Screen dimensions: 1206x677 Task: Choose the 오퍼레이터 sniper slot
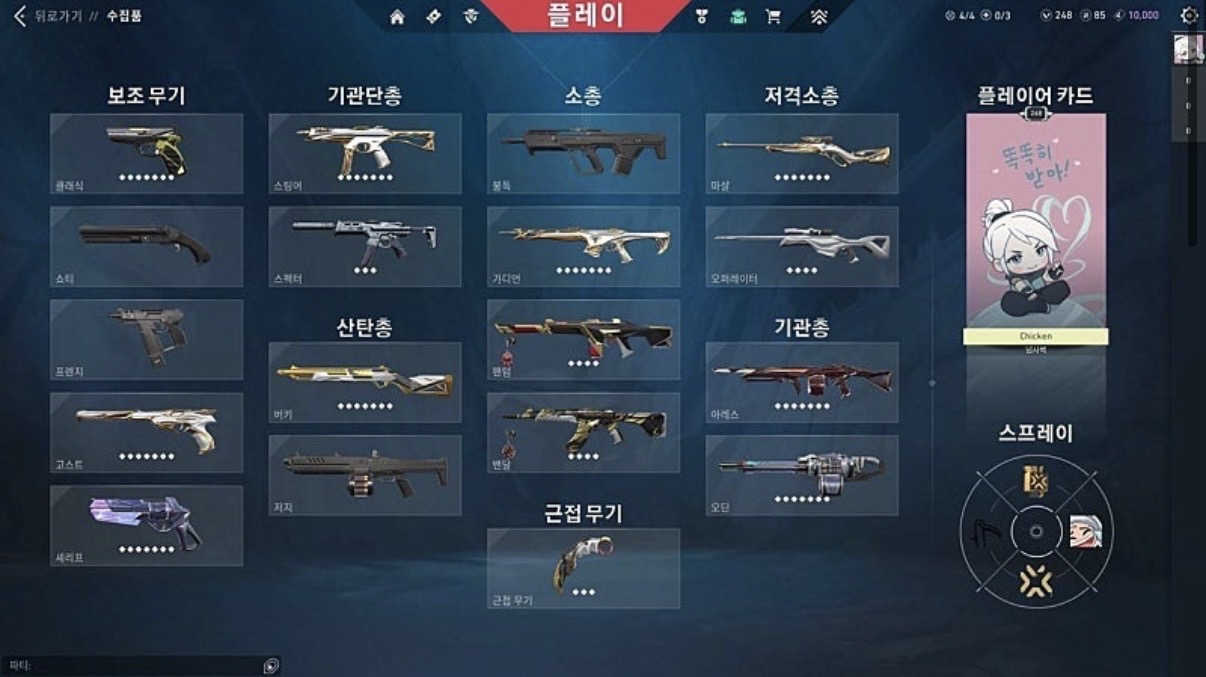pyautogui.click(x=802, y=246)
